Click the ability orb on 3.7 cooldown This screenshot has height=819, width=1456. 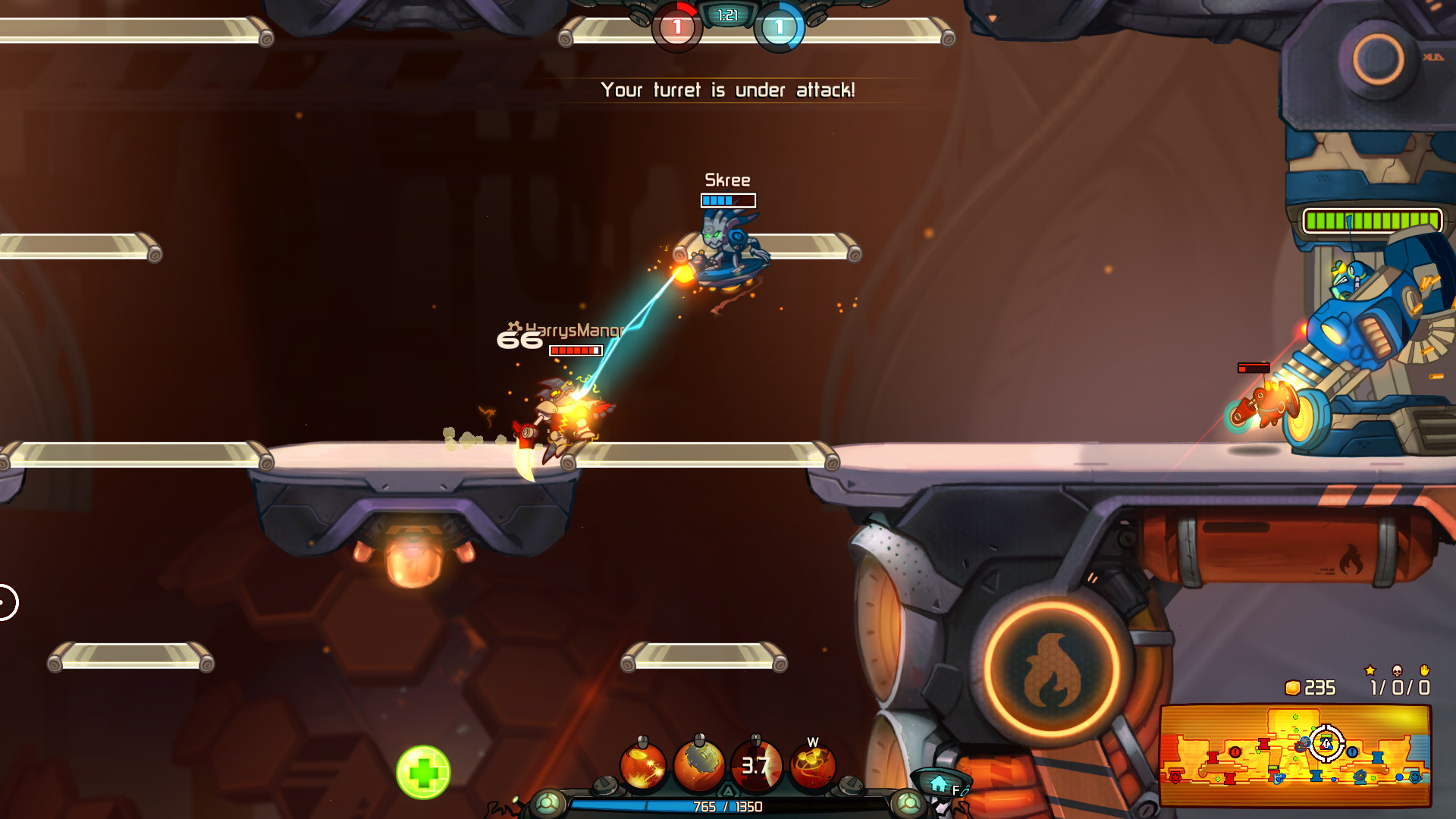pos(756,764)
